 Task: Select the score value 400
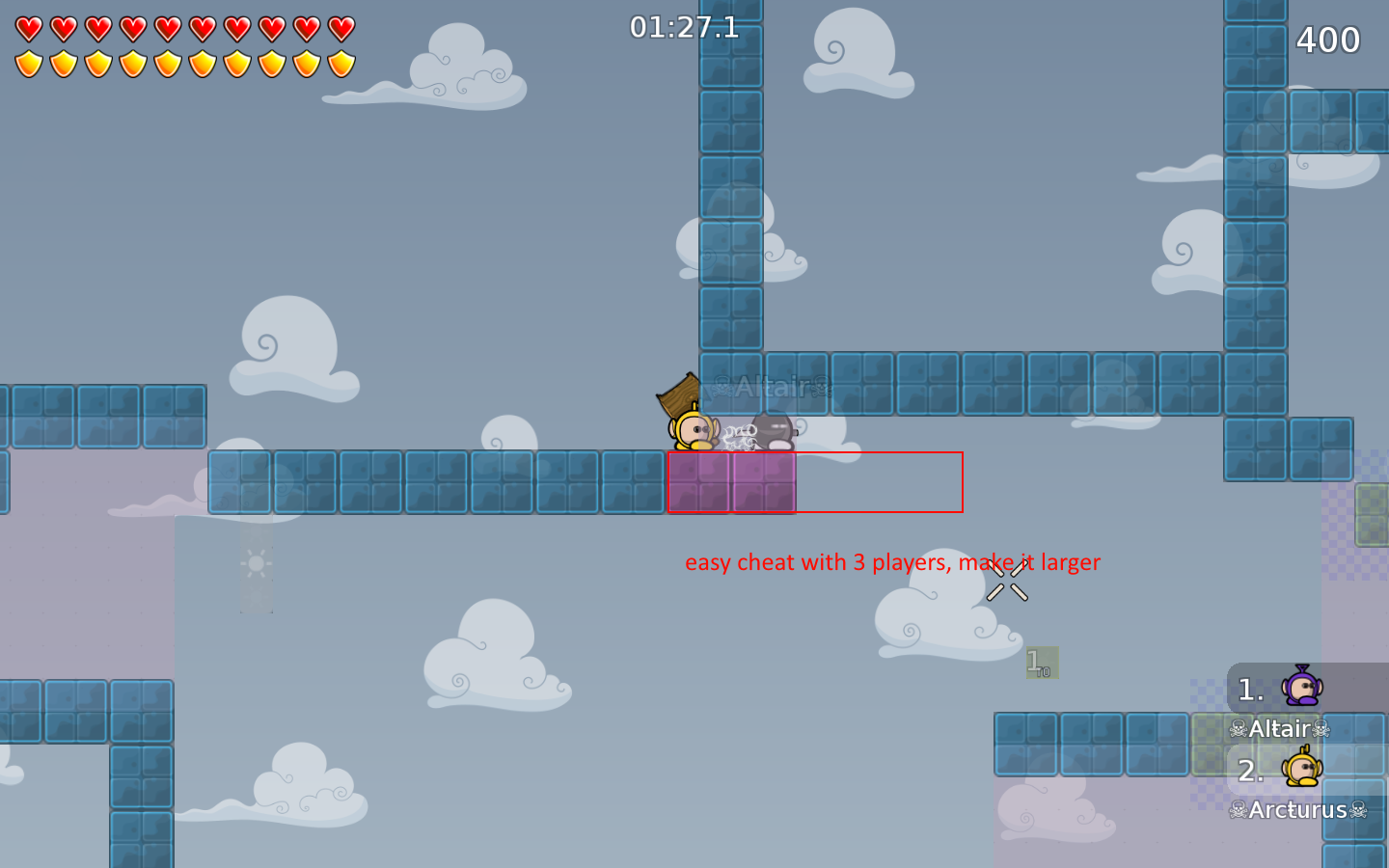pyautogui.click(x=1327, y=41)
